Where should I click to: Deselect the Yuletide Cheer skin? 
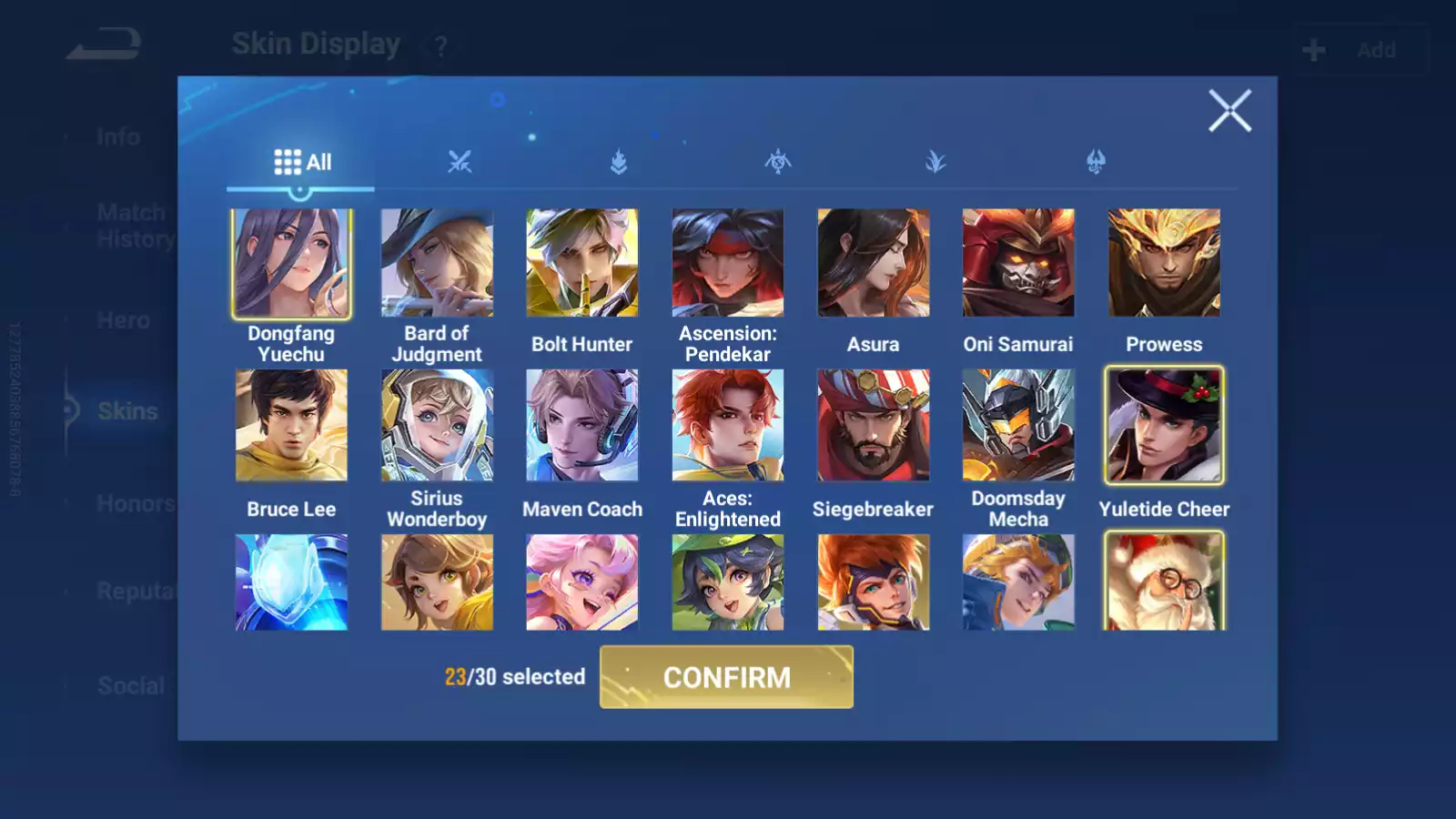1165,425
